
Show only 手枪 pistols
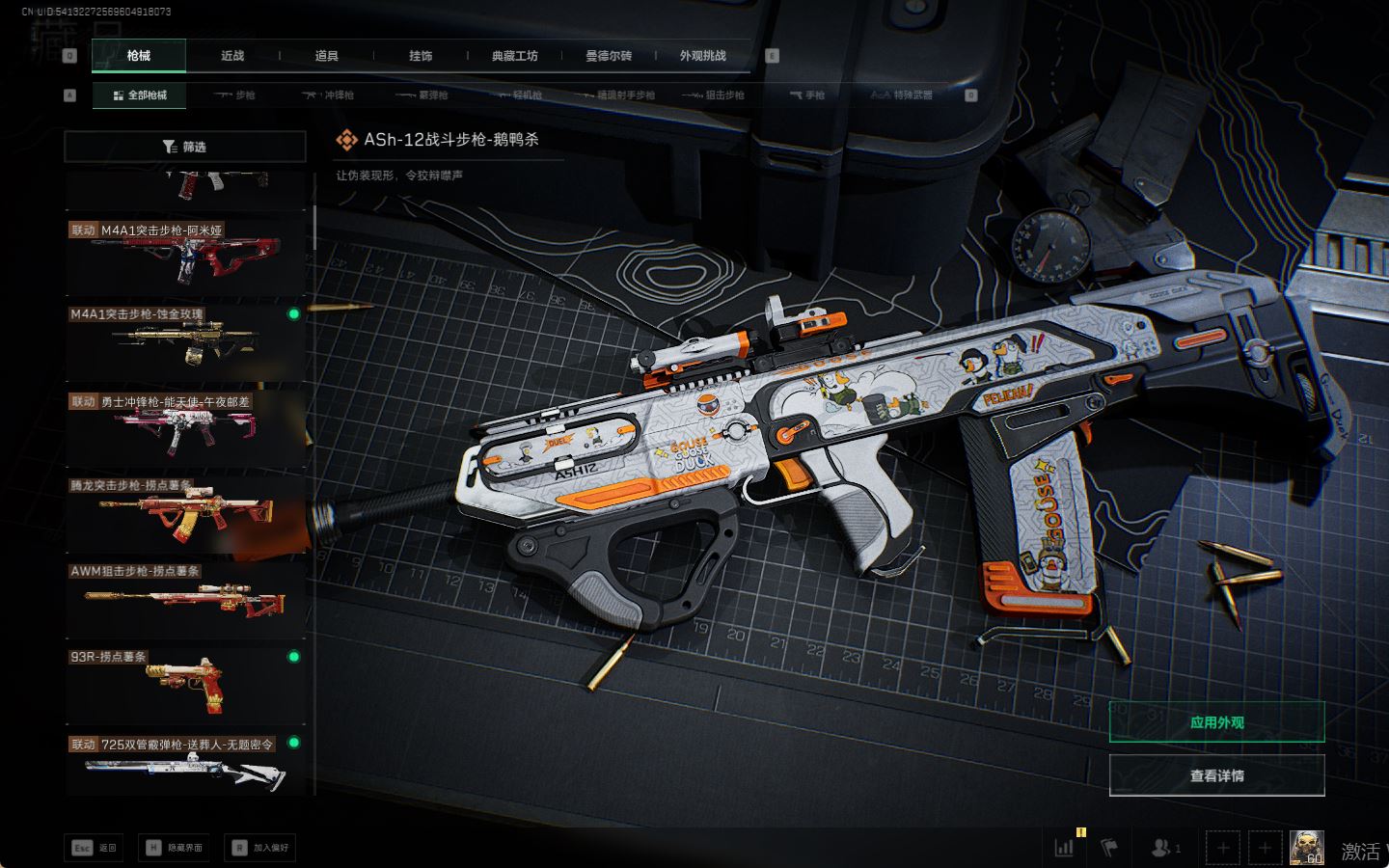(807, 95)
